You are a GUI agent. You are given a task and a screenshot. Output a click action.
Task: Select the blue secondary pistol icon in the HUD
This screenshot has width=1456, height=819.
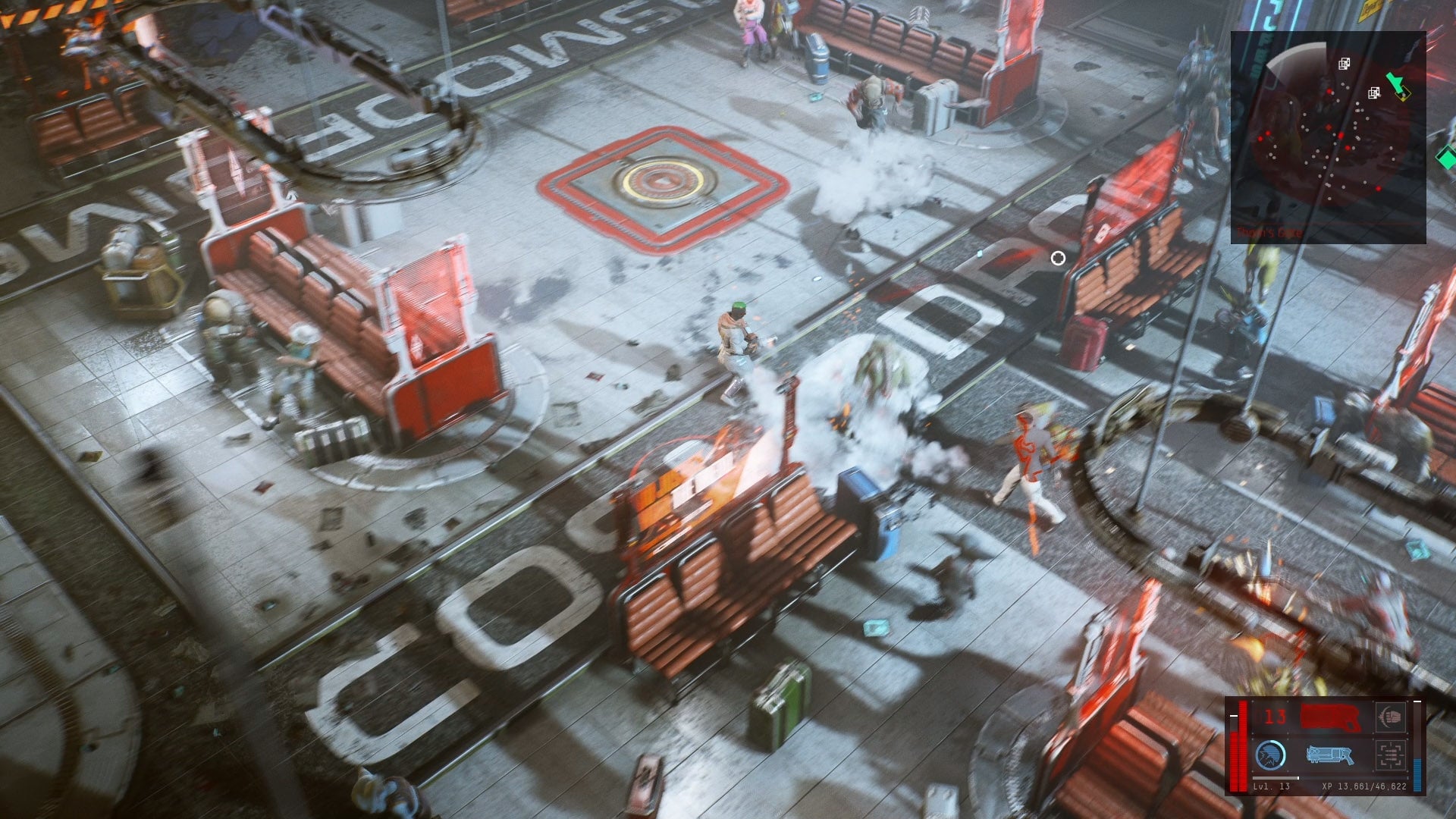point(1329,755)
